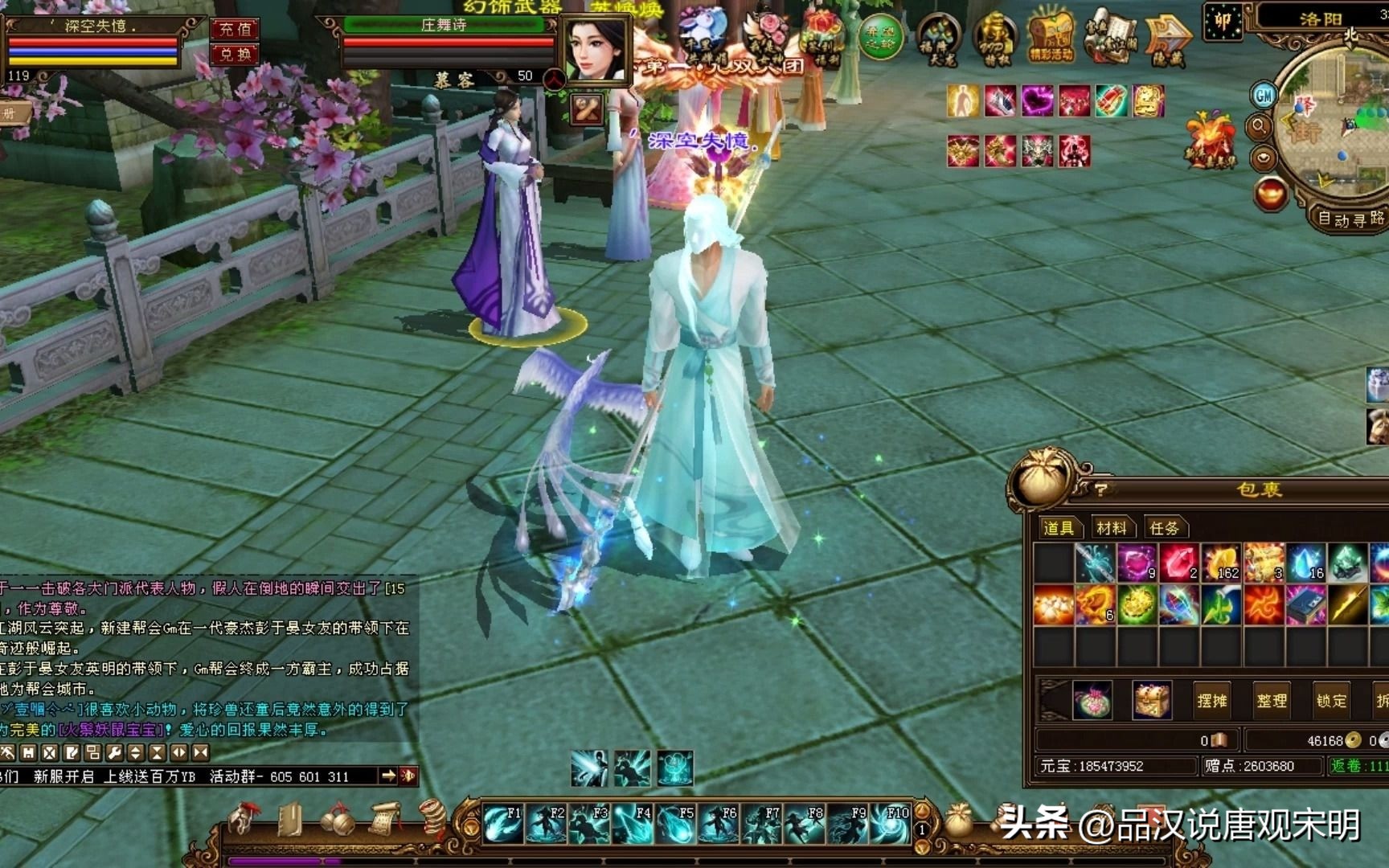The width and height of the screenshot is (1389, 868).
Task: Open the 精彩活动 events chest icon
Action: click(x=1051, y=39)
